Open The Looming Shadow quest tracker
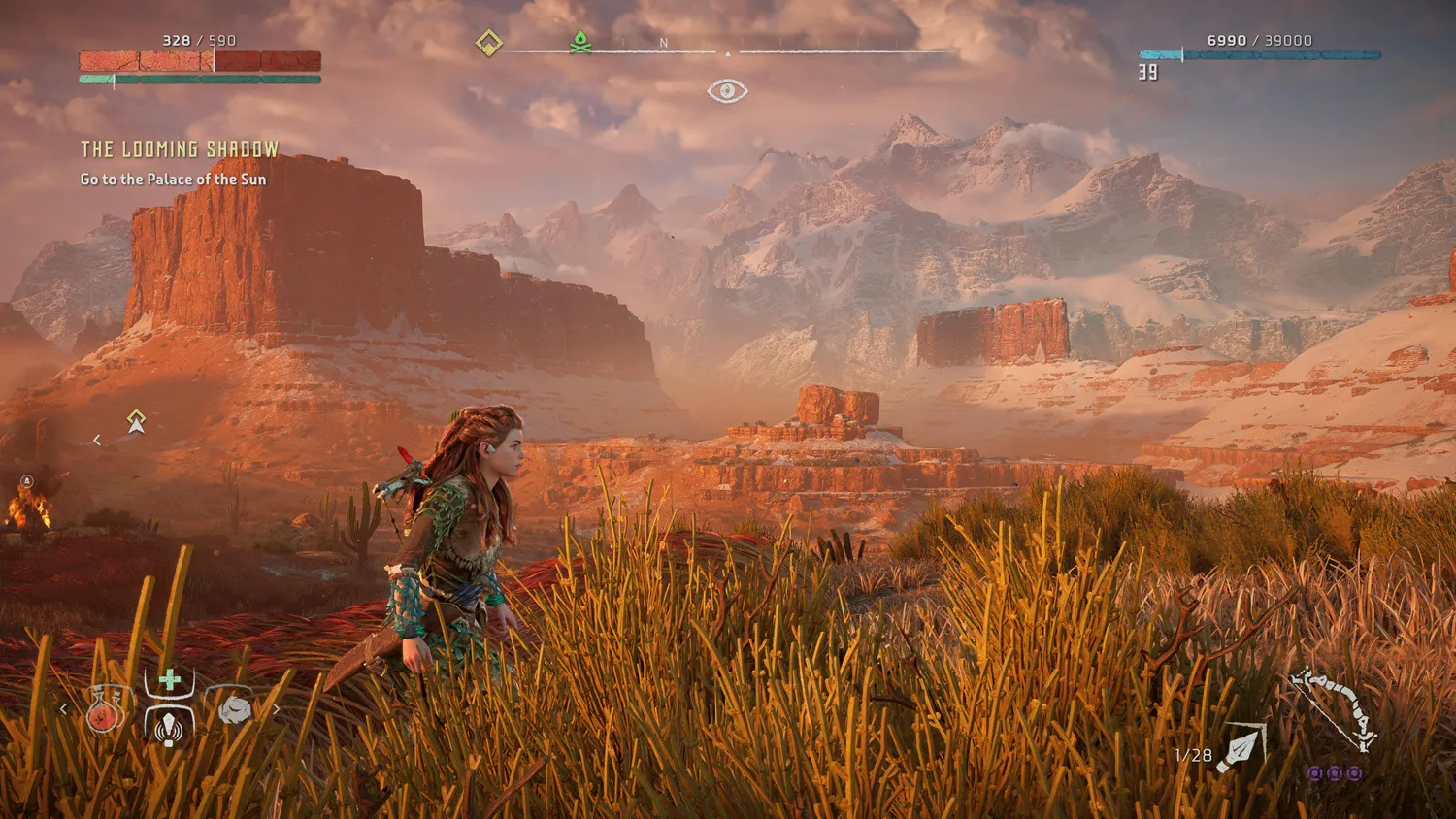 (x=180, y=149)
